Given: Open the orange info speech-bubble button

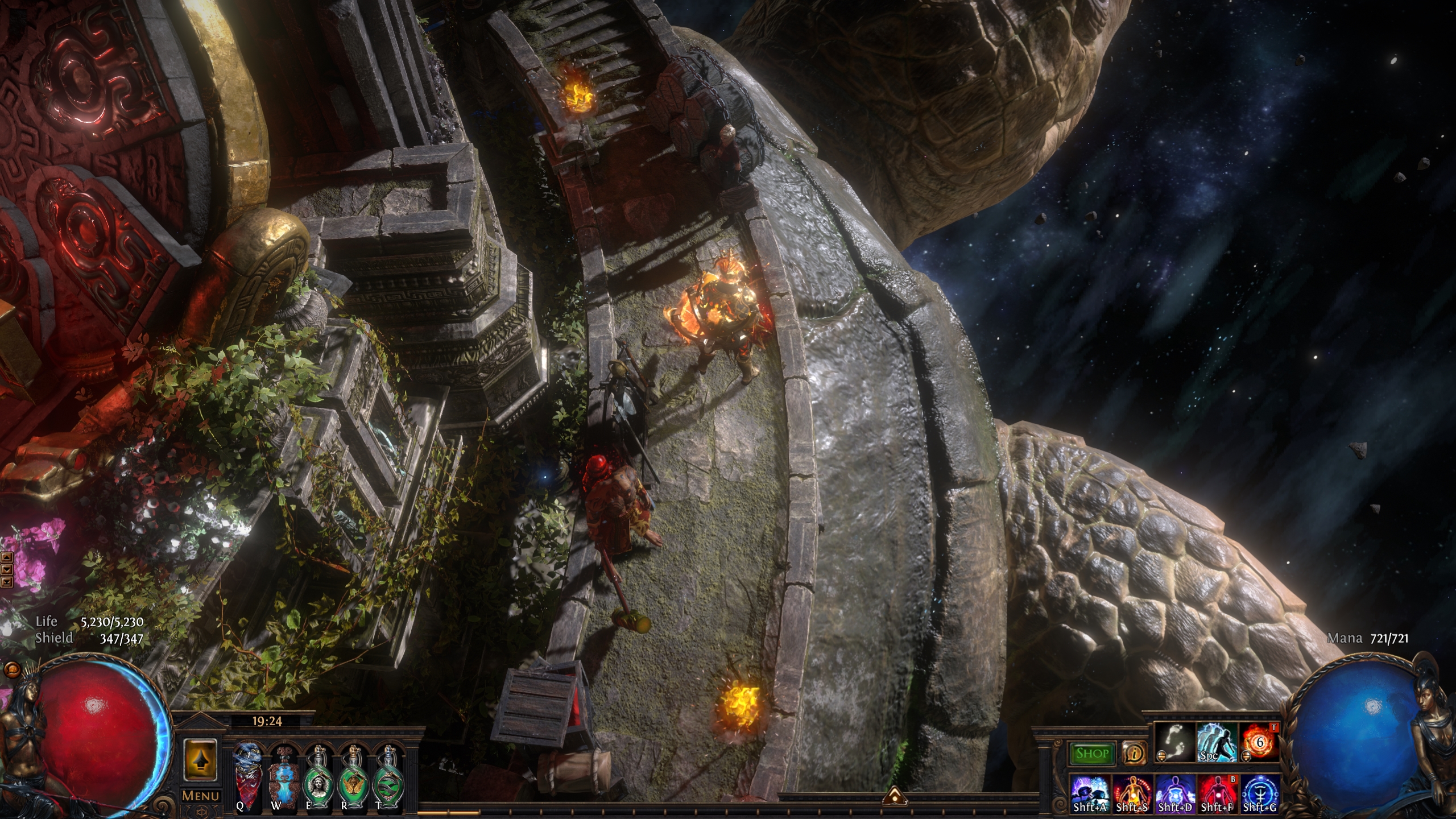Looking at the screenshot, I should [x=1135, y=754].
